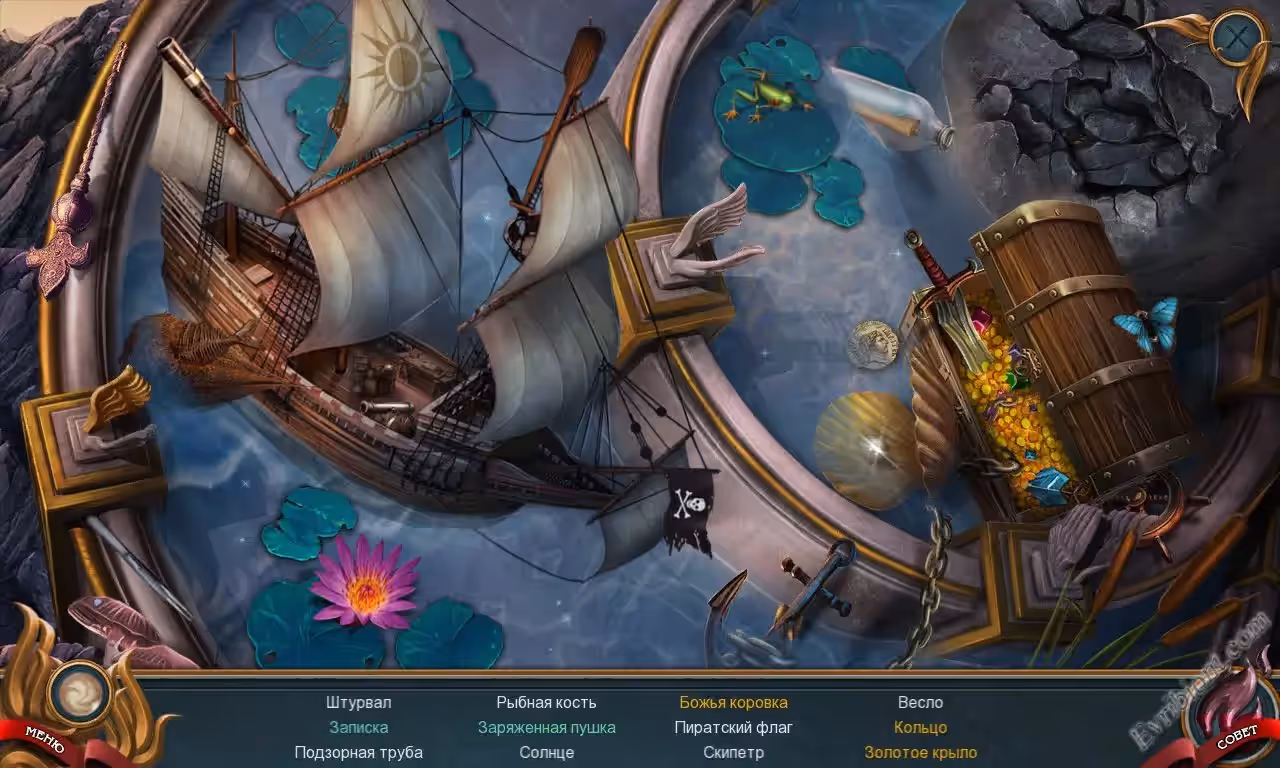Choose 'Божья коровка' list entry

pos(733,702)
